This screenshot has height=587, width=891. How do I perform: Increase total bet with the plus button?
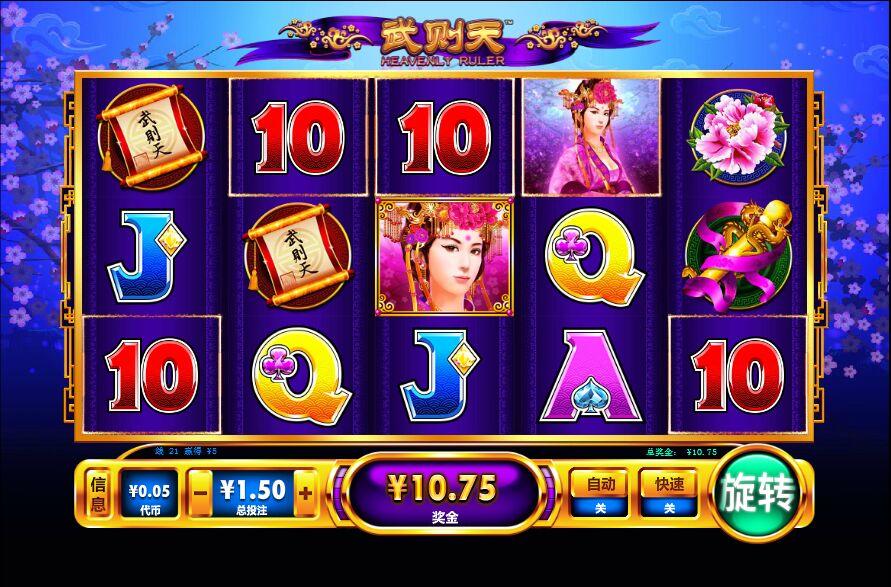[305, 492]
